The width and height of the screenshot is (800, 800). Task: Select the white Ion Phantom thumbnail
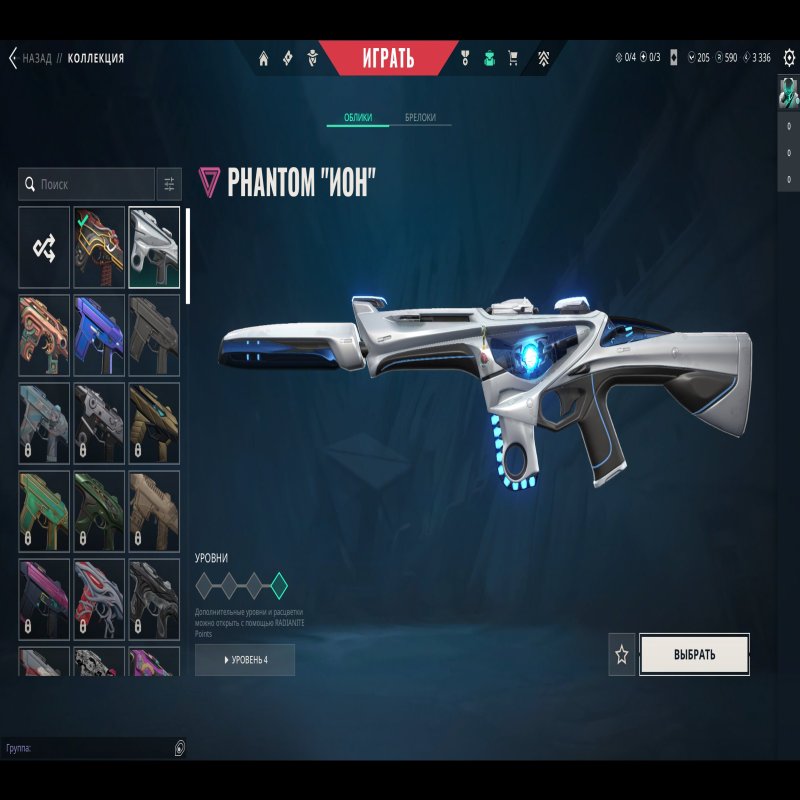[x=154, y=247]
